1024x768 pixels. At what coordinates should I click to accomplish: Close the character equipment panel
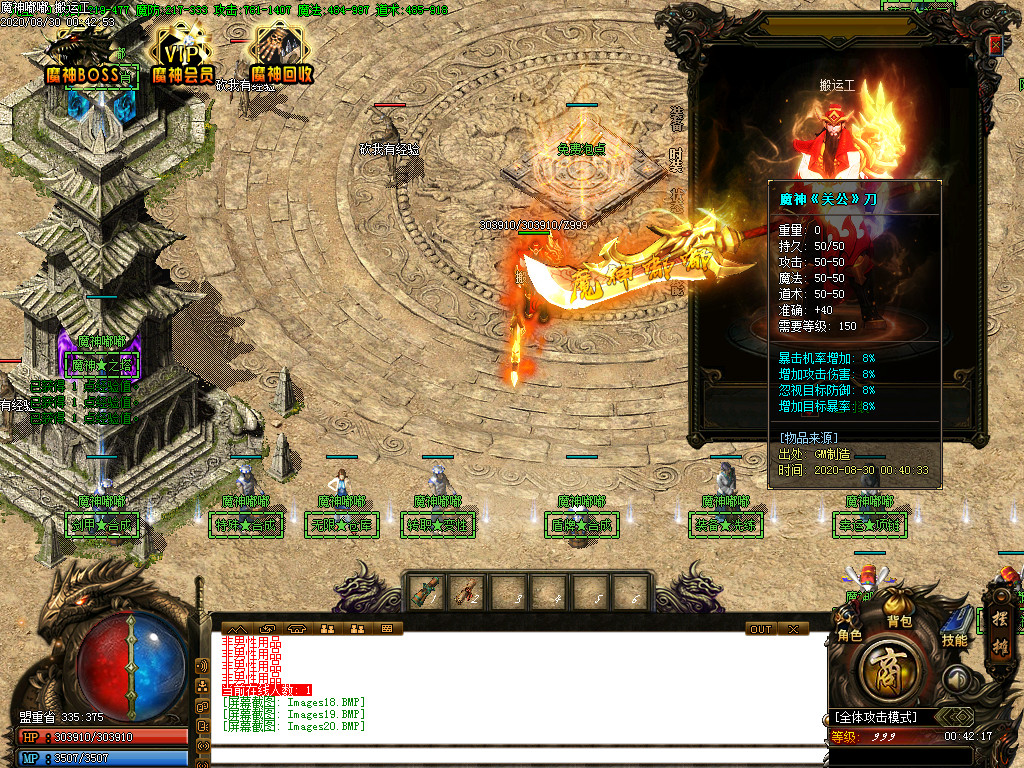[995, 44]
